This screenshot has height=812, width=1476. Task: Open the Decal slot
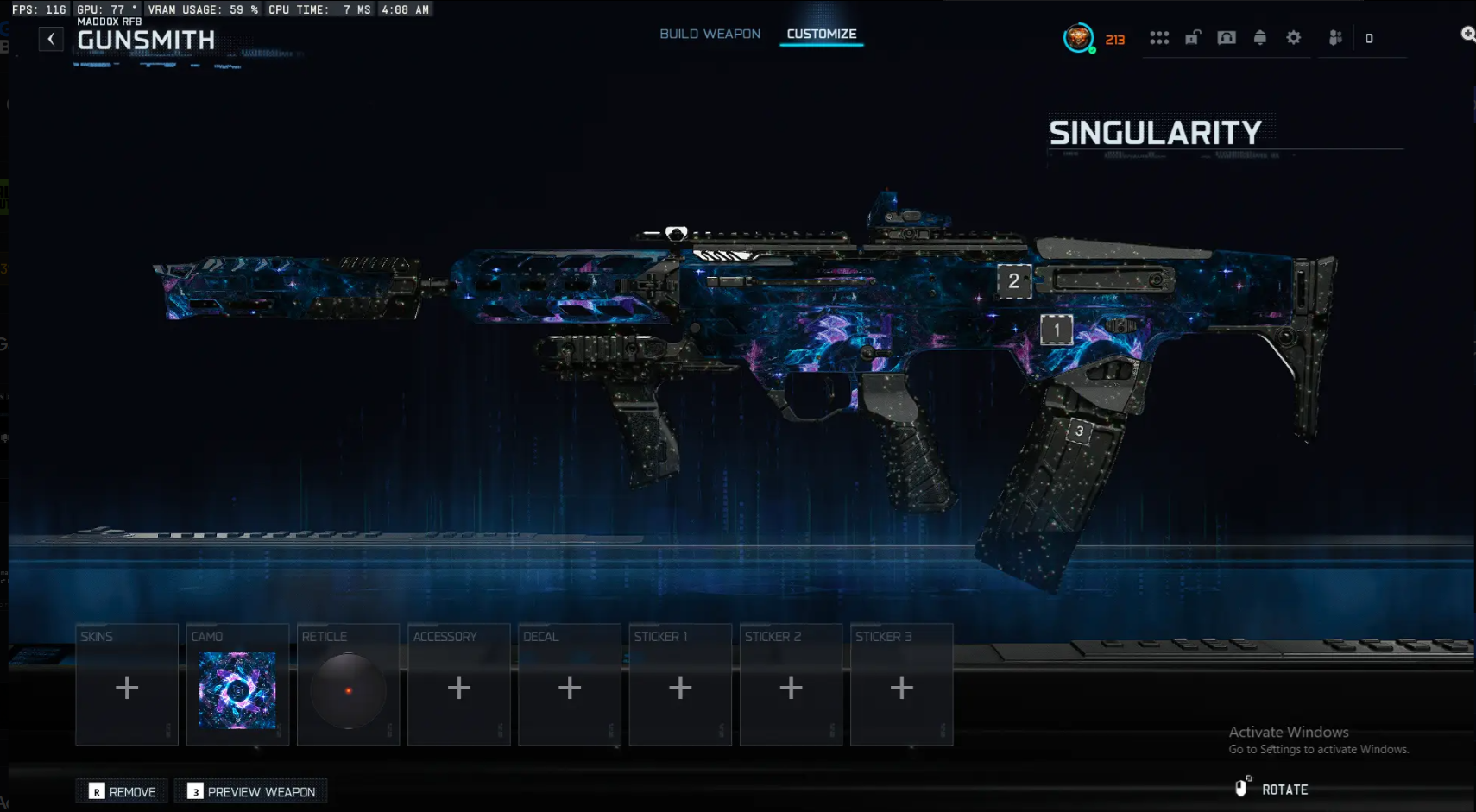(x=570, y=686)
